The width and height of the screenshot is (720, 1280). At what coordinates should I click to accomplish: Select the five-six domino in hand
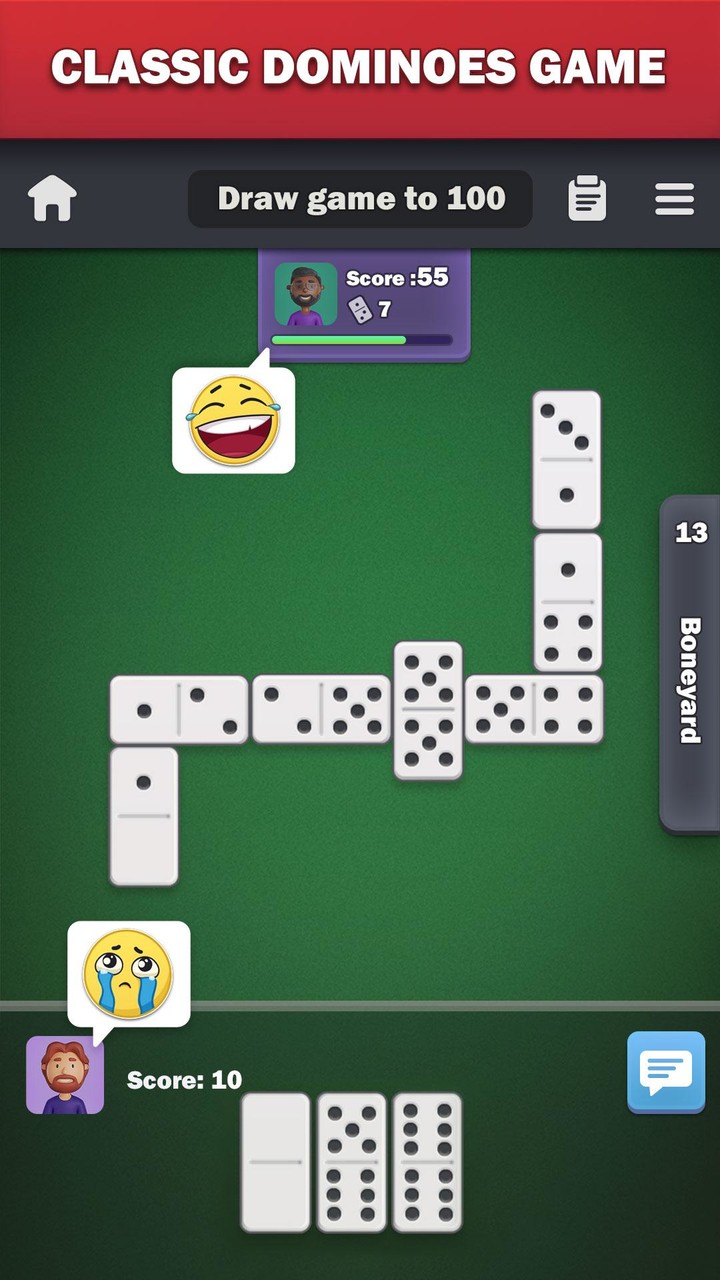coord(352,1162)
